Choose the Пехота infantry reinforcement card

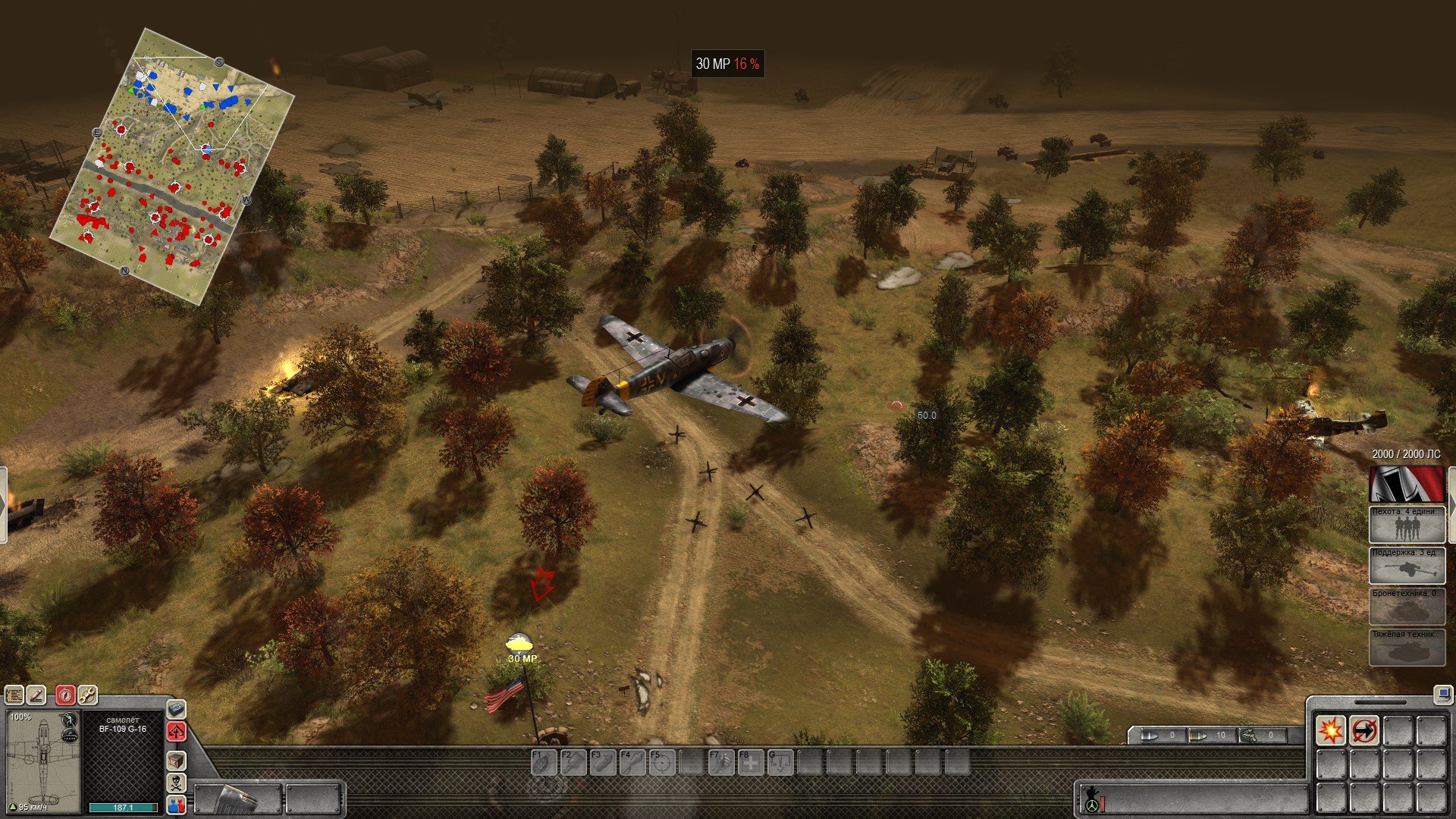point(1406,524)
